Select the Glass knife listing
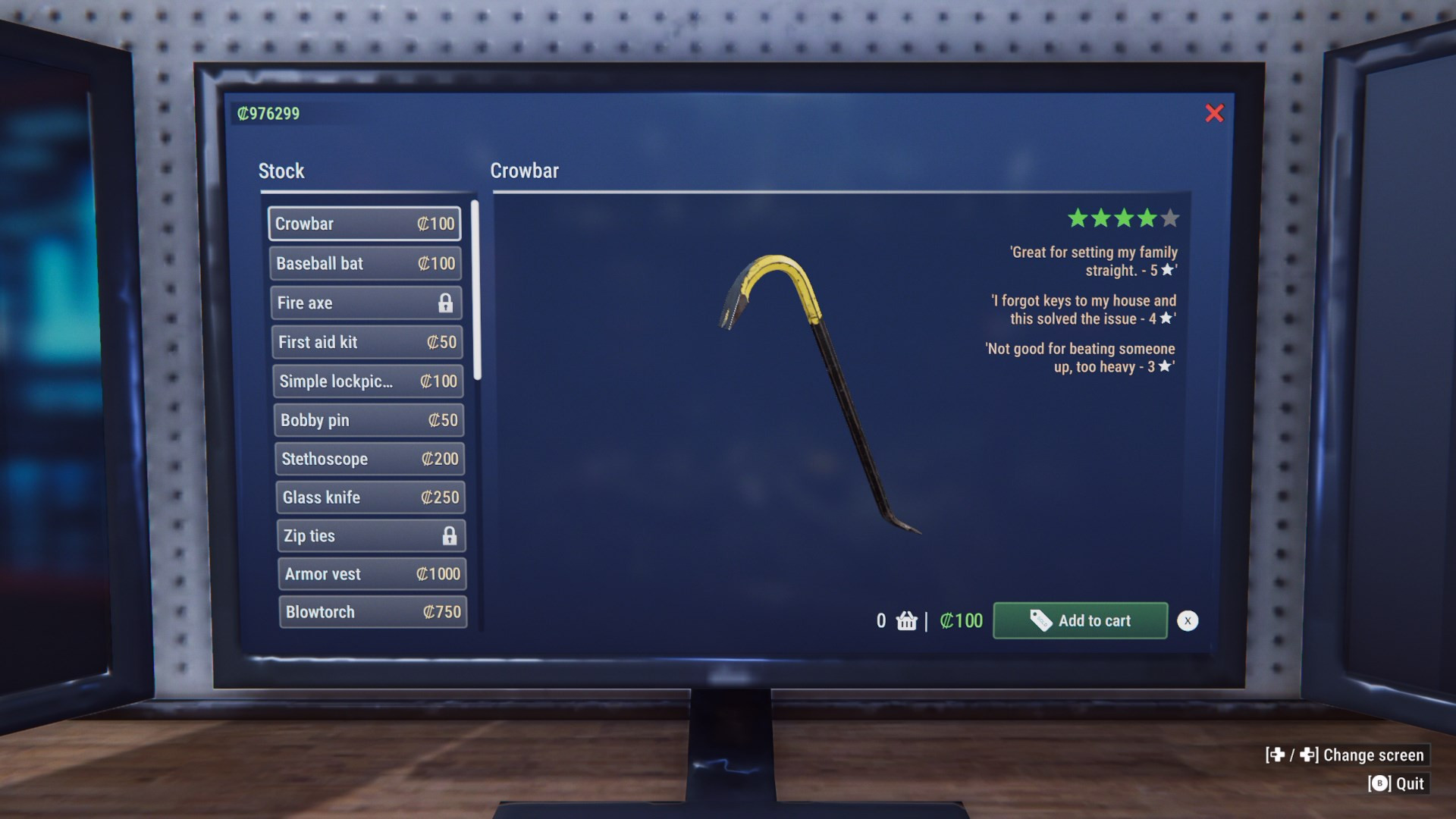Screen dimensions: 1456x819 370,497
